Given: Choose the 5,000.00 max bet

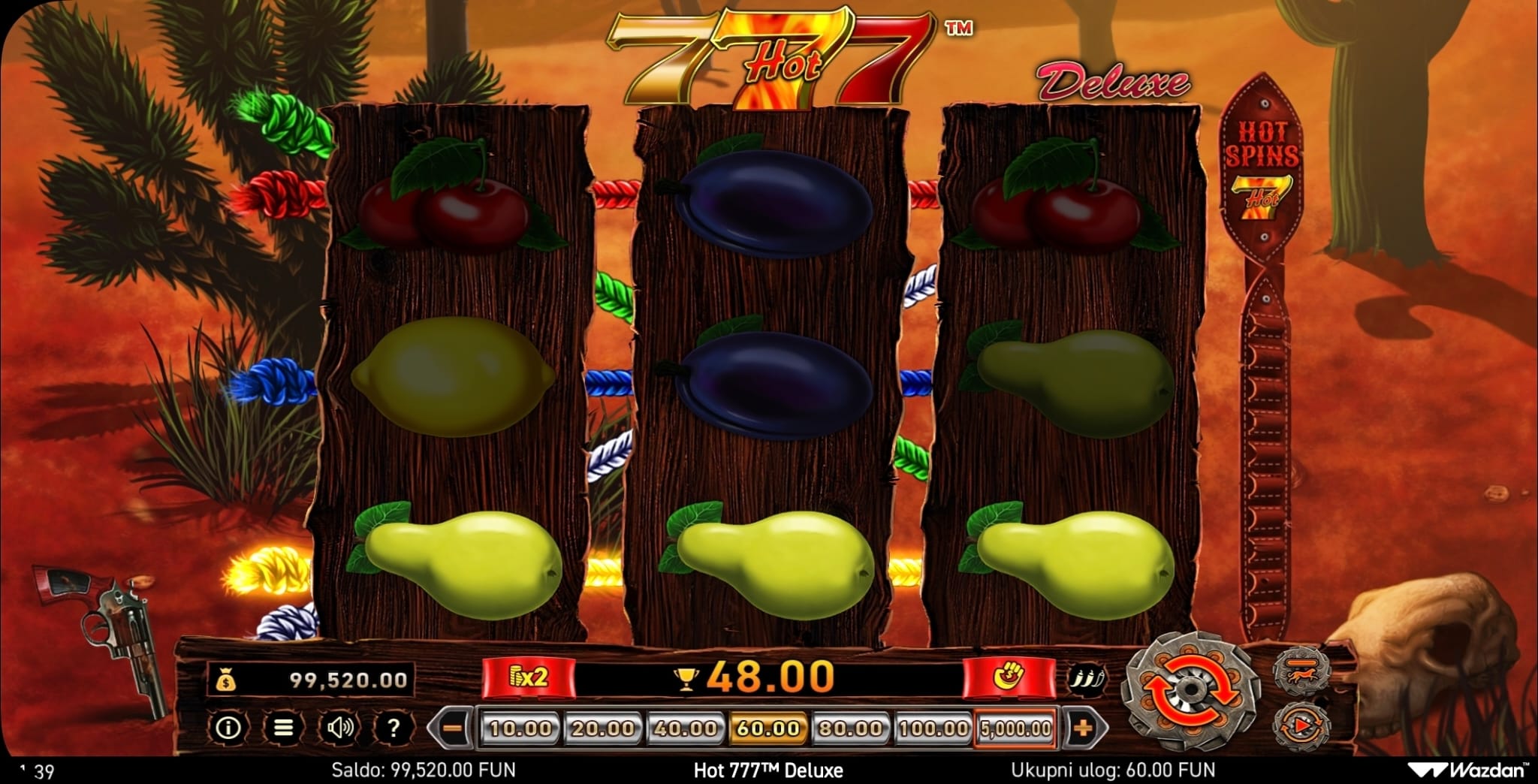Looking at the screenshot, I should tap(1015, 728).
